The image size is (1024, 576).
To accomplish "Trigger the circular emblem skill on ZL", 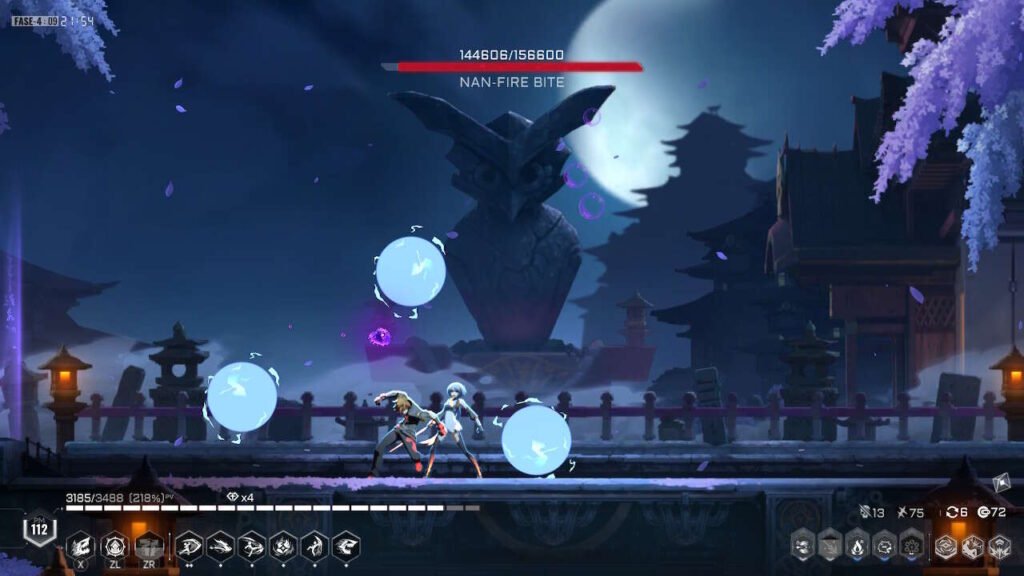I will [115, 546].
